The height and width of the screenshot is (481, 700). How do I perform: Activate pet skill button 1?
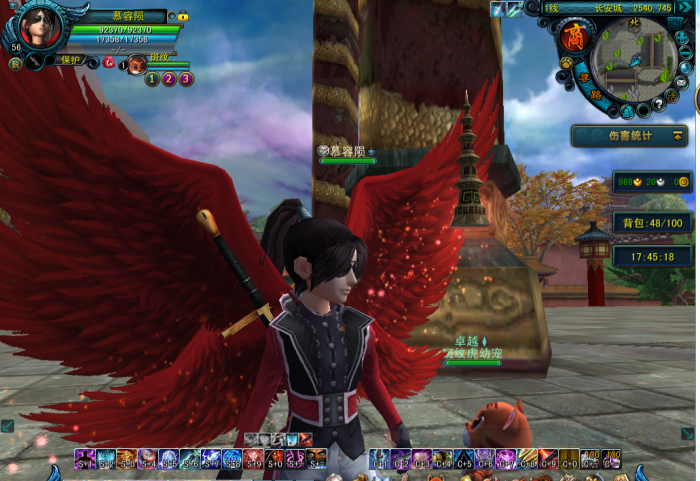coord(152,79)
